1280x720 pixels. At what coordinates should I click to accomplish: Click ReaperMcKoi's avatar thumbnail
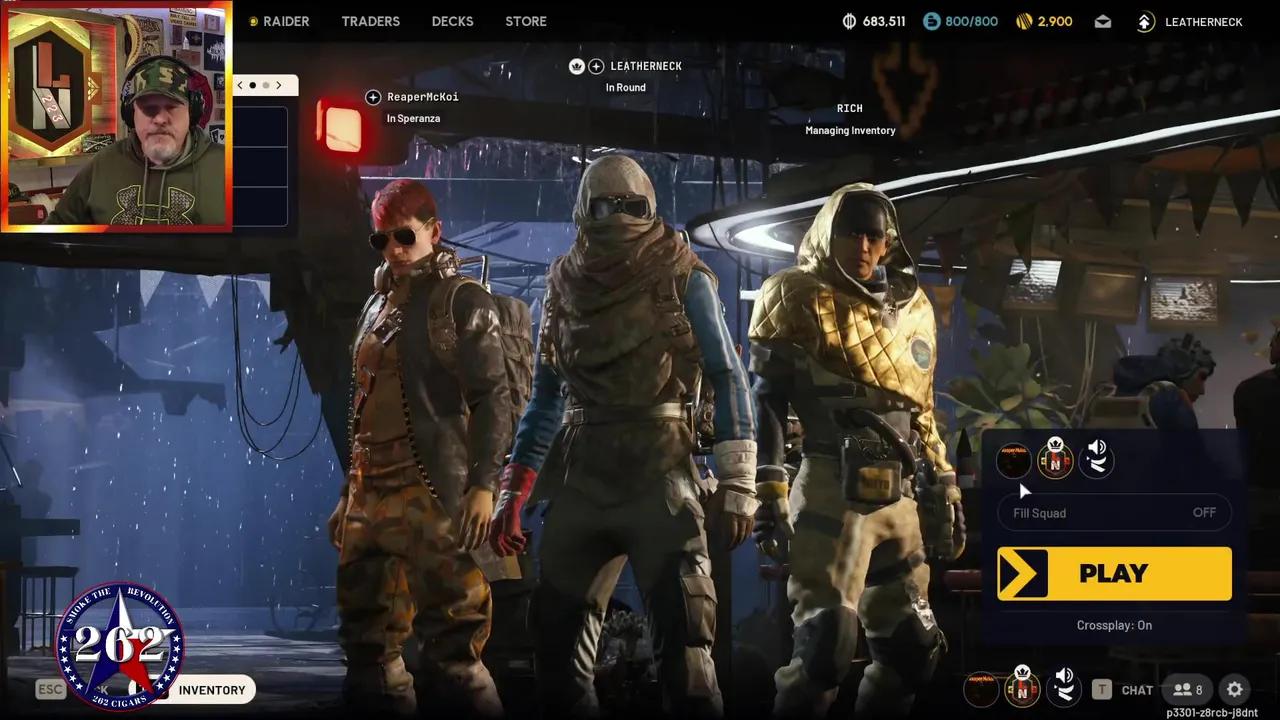pos(1014,460)
